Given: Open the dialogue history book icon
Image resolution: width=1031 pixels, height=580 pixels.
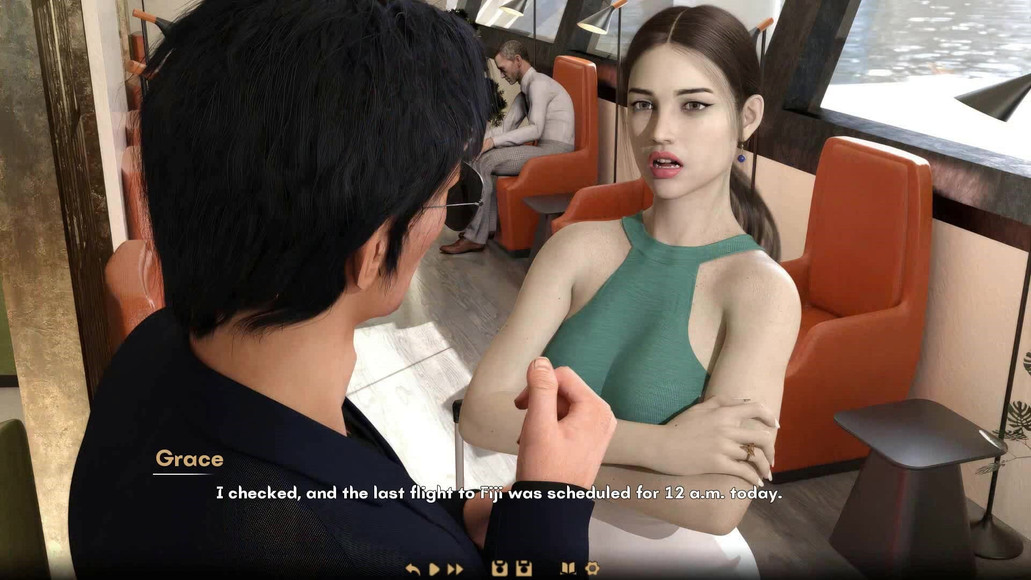Looking at the screenshot, I should (x=568, y=569).
